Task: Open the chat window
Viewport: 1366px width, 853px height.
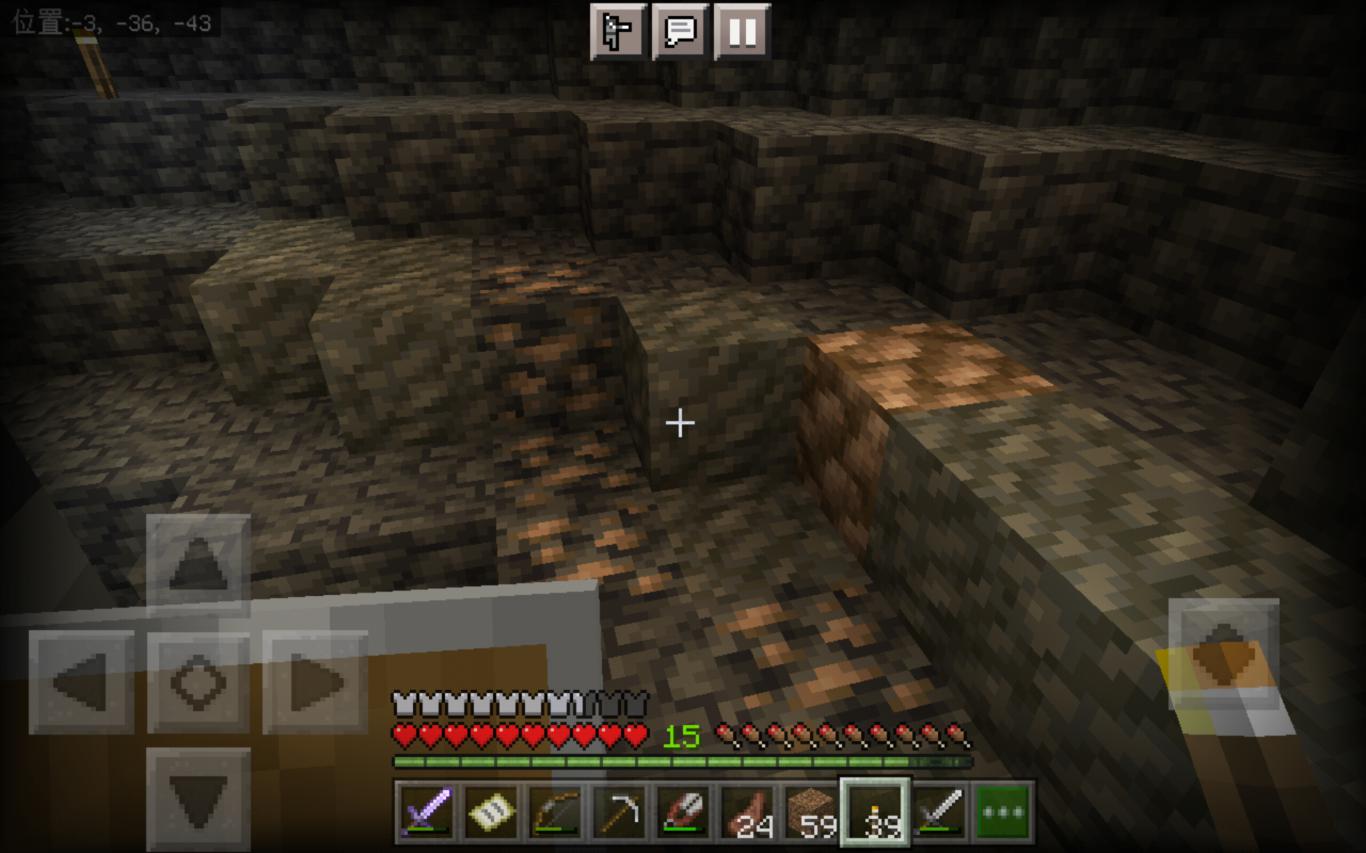Action: coord(680,32)
